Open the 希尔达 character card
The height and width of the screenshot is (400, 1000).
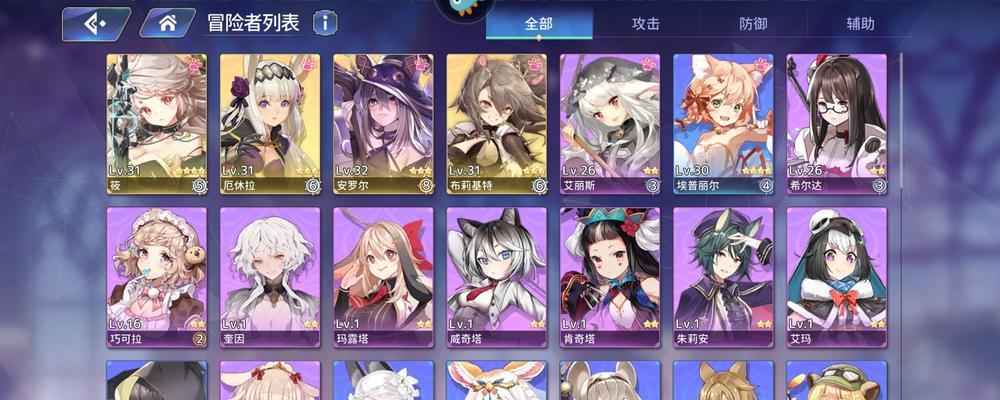837,122
